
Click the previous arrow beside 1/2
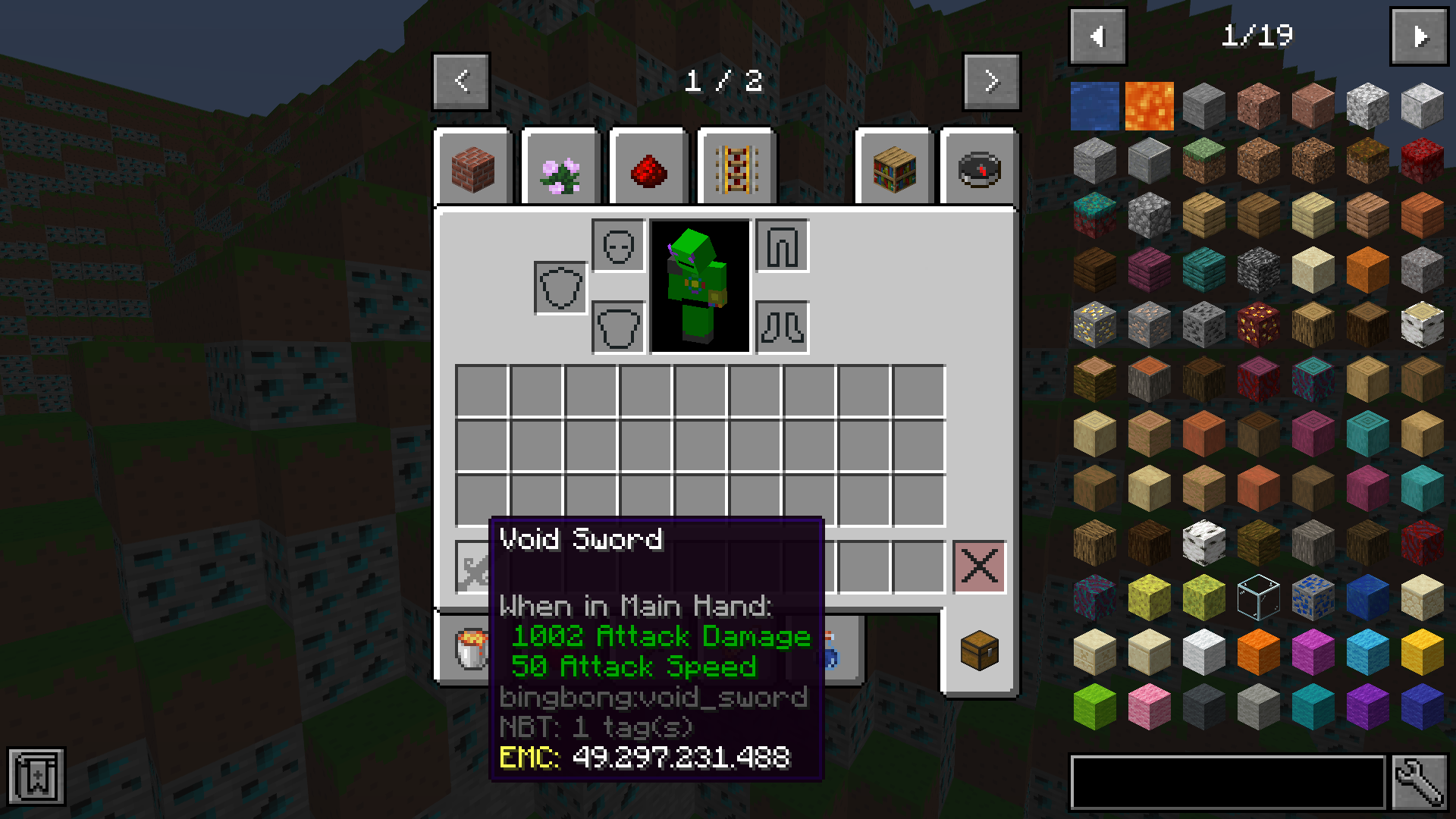coord(460,82)
